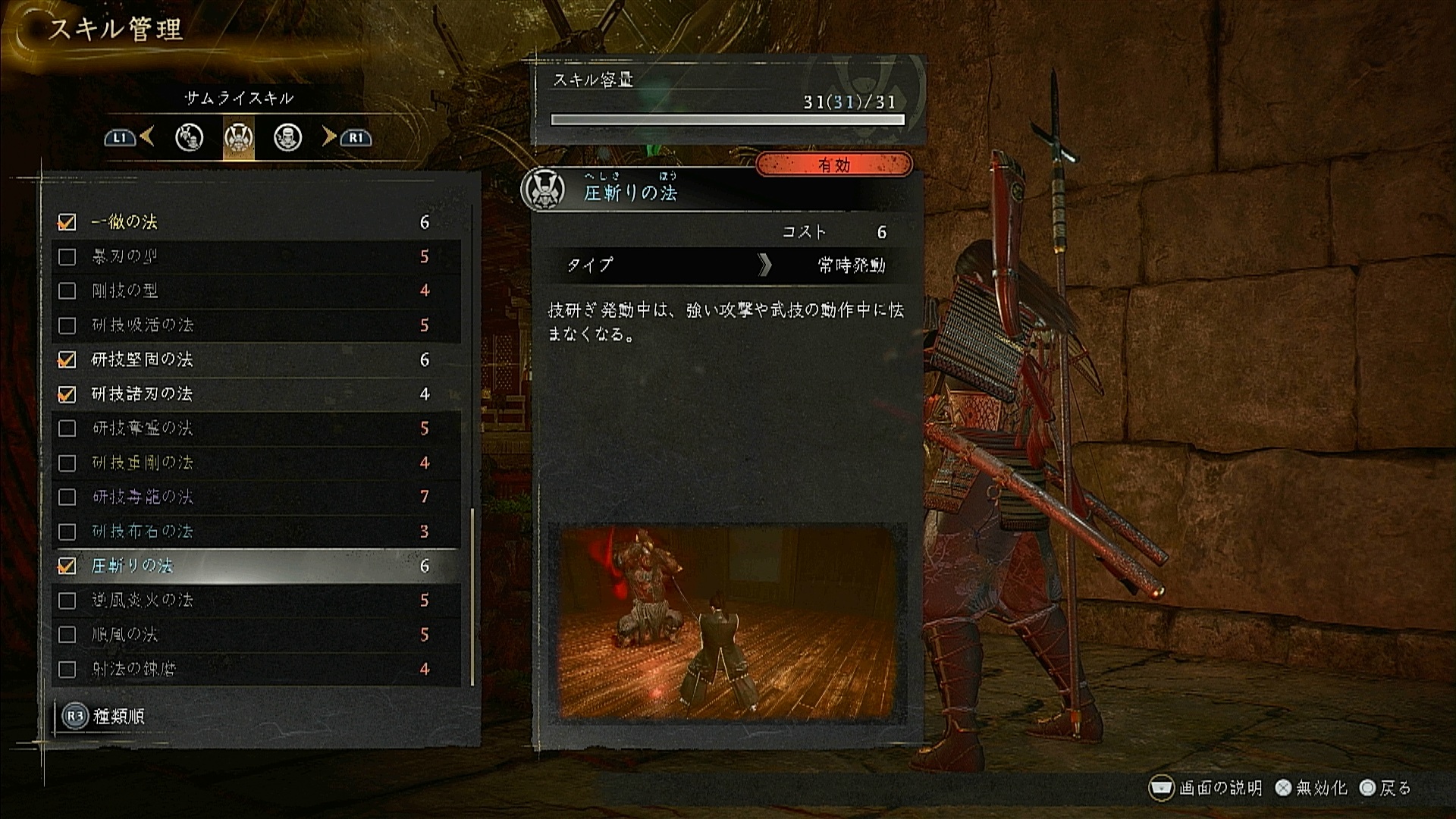Enable the 剛技の型 skill

pos(67,290)
